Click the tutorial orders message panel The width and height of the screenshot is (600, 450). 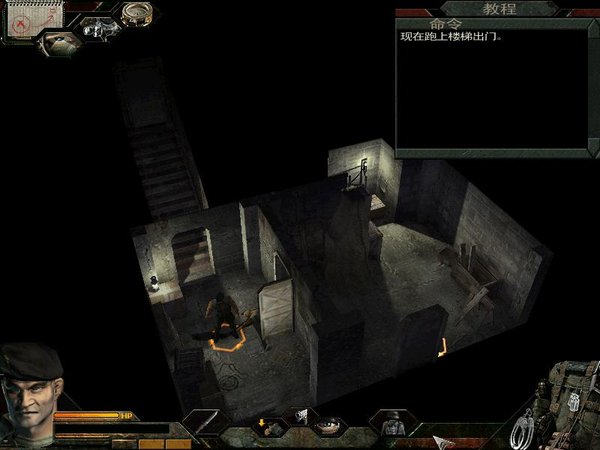pos(492,90)
